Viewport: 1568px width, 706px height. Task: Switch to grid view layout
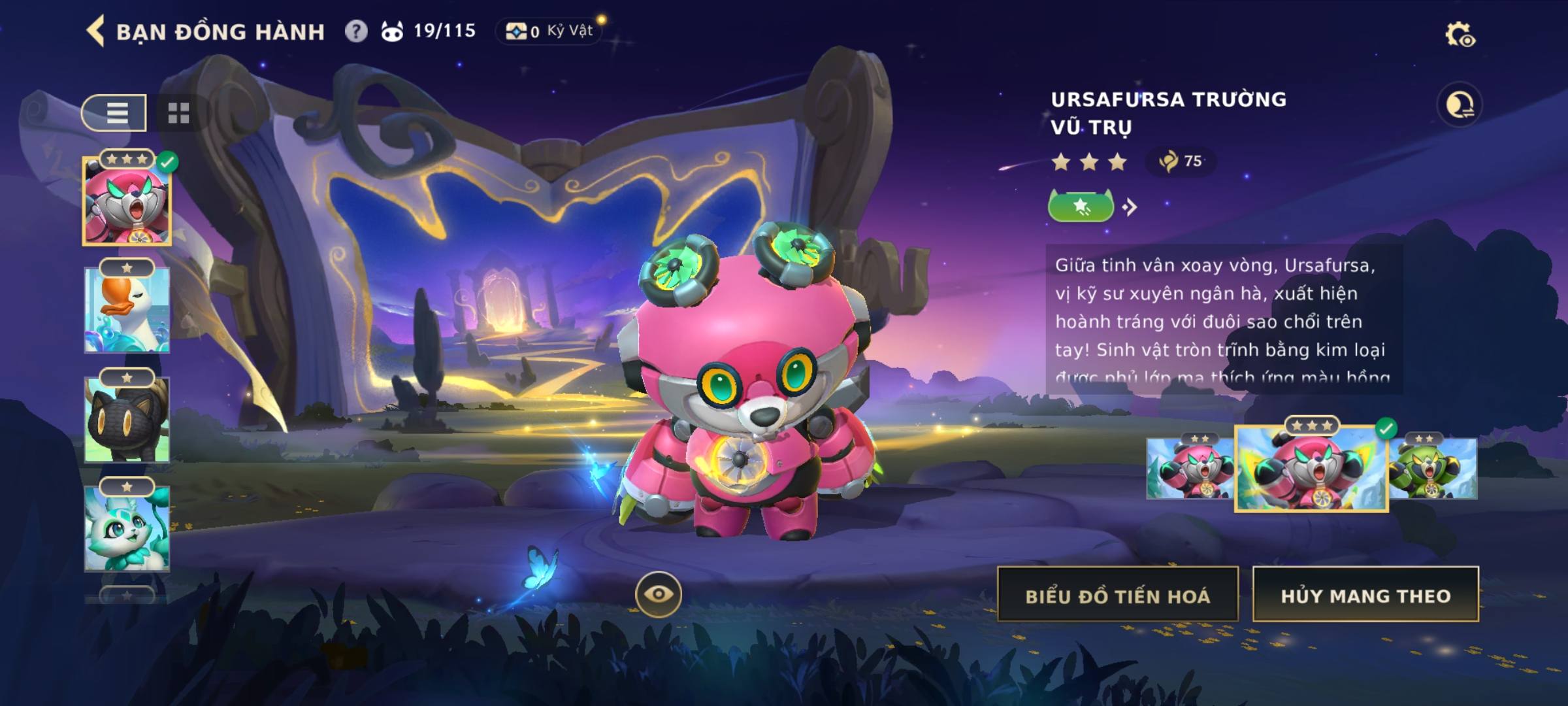178,113
